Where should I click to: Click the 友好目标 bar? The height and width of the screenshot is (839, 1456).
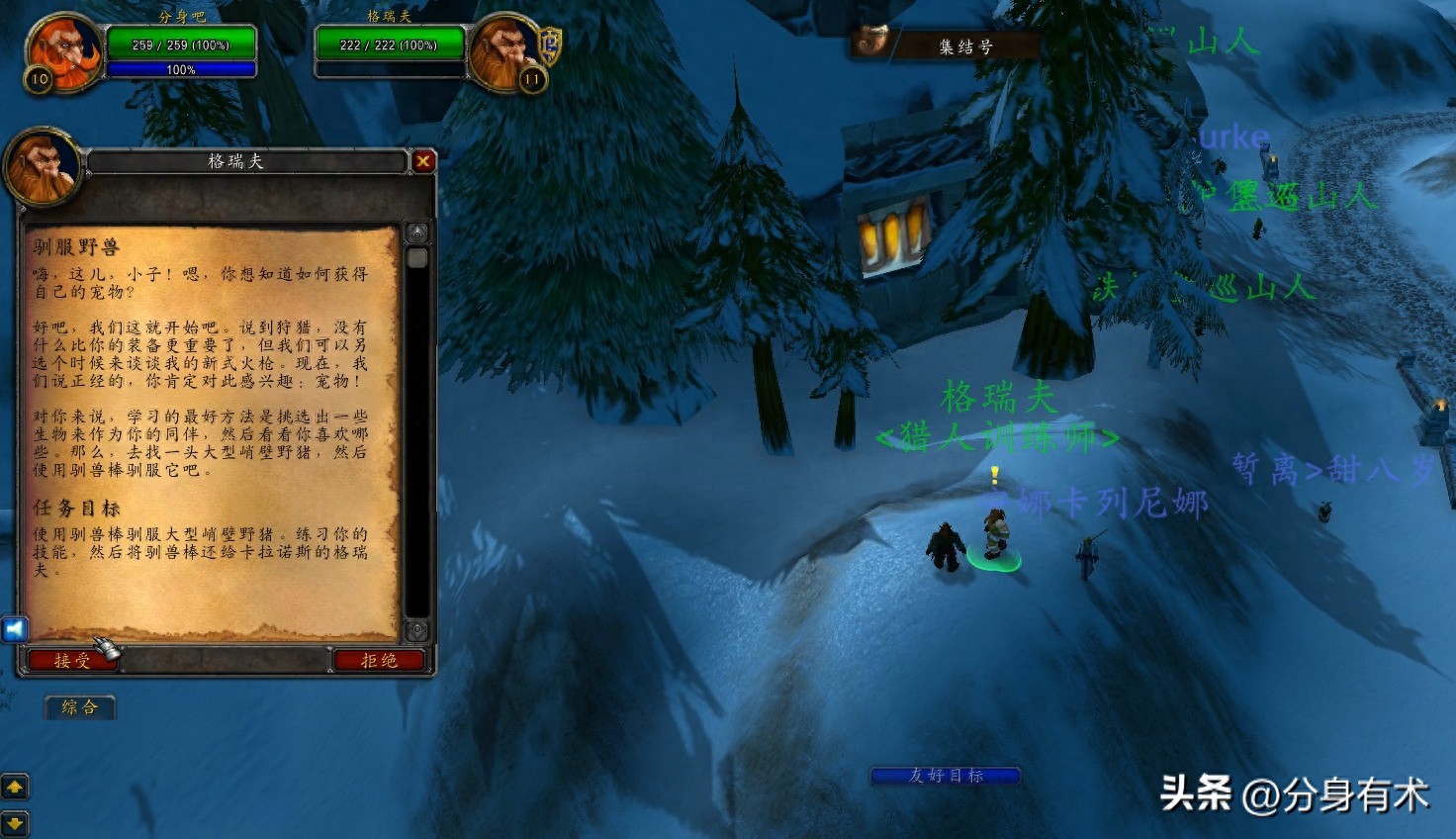tap(945, 776)
